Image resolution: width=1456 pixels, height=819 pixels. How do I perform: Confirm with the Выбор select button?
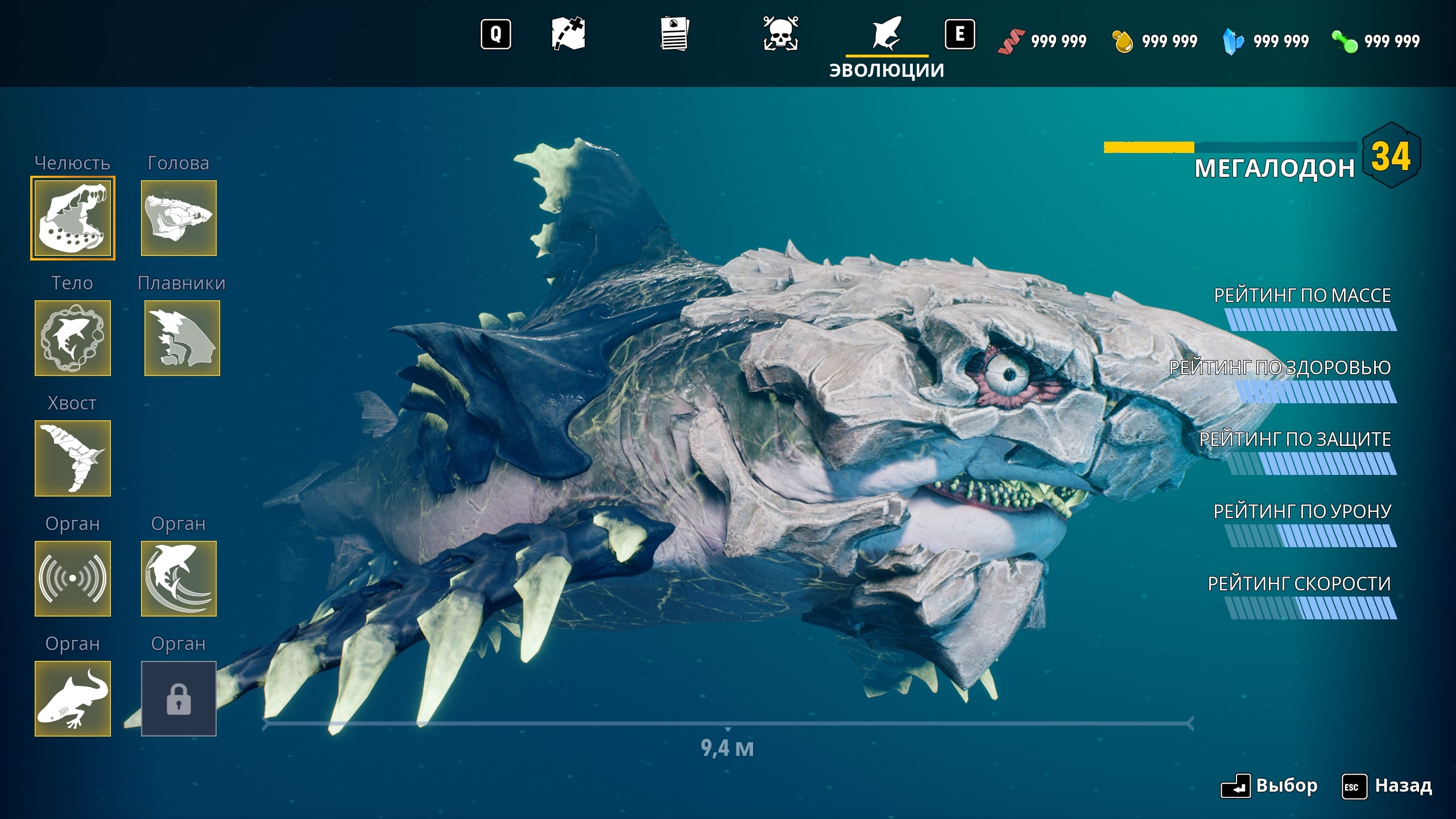click(x=1269, y=786)
